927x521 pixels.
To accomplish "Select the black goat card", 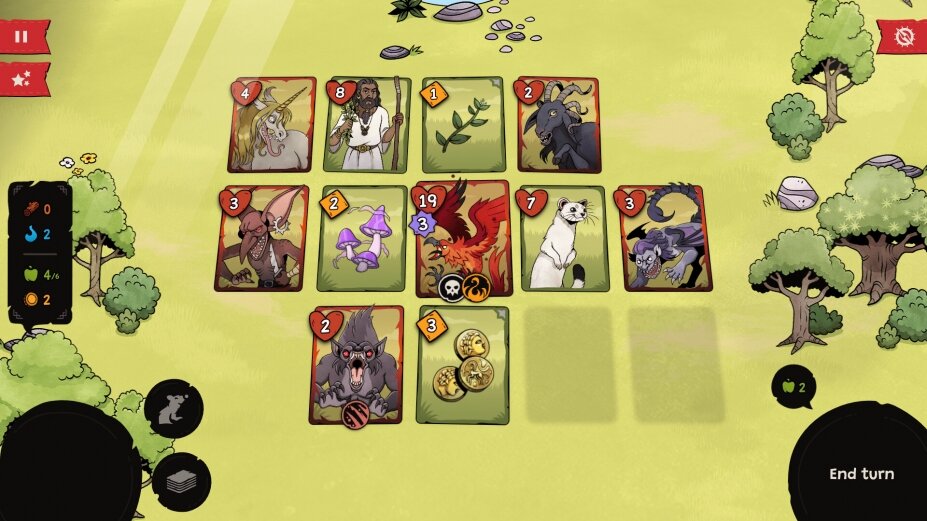I will click(x=558, y=126).
